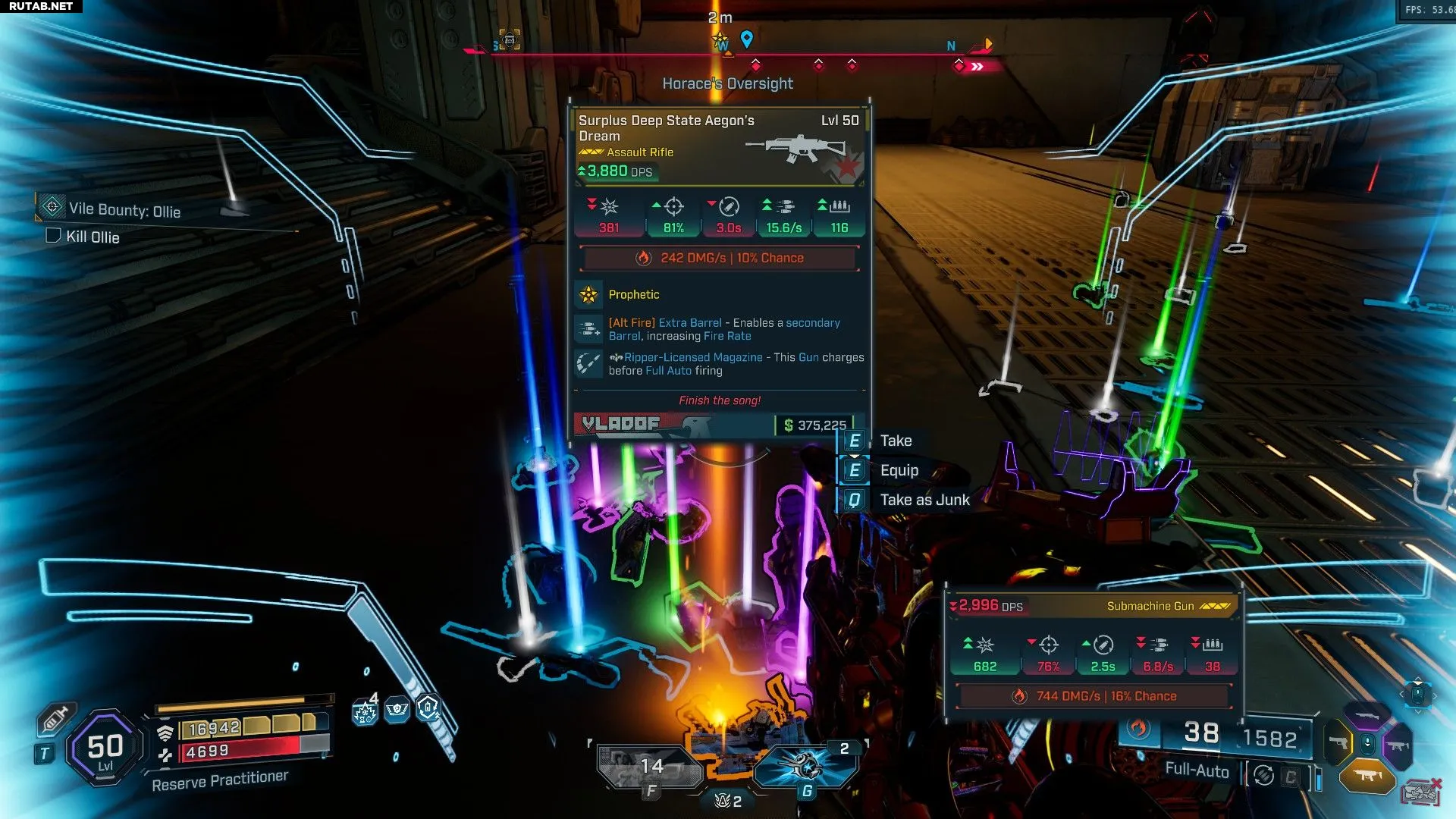This screenshot has width=1456, height=819.
Task: Choose Take as Junk
Action: 924,500
